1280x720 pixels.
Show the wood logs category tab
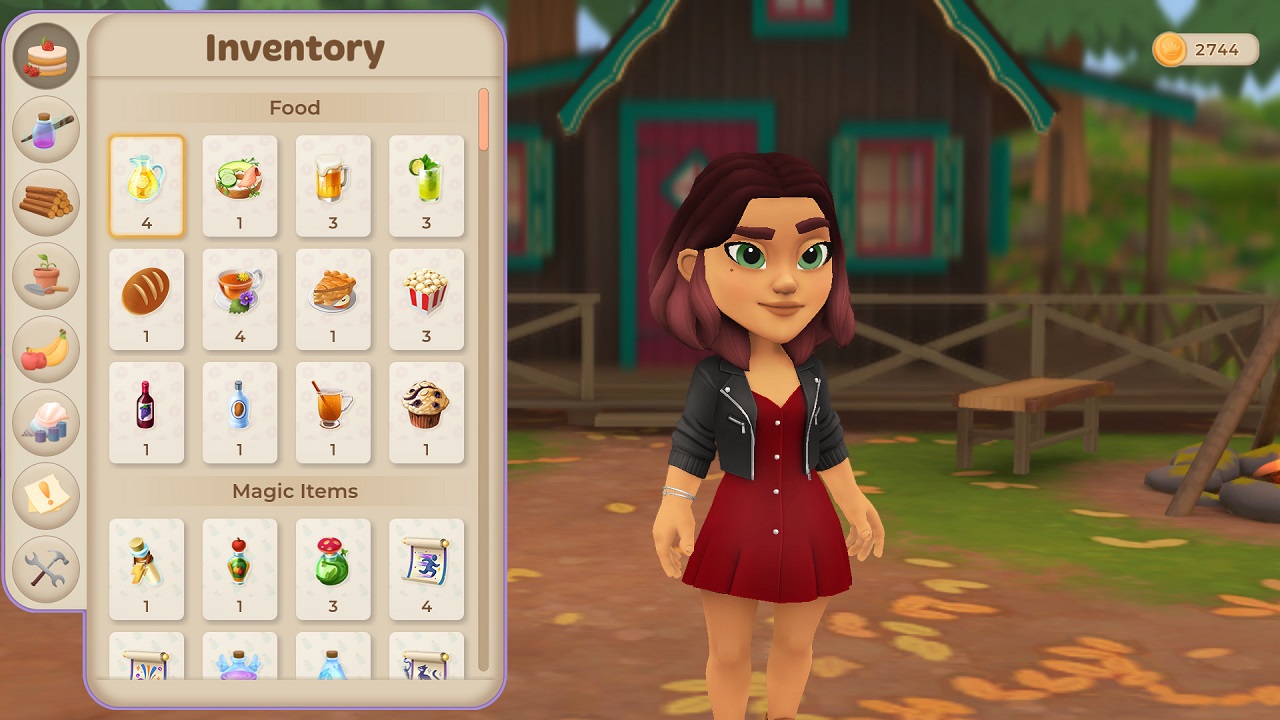[x=46, y=203]
